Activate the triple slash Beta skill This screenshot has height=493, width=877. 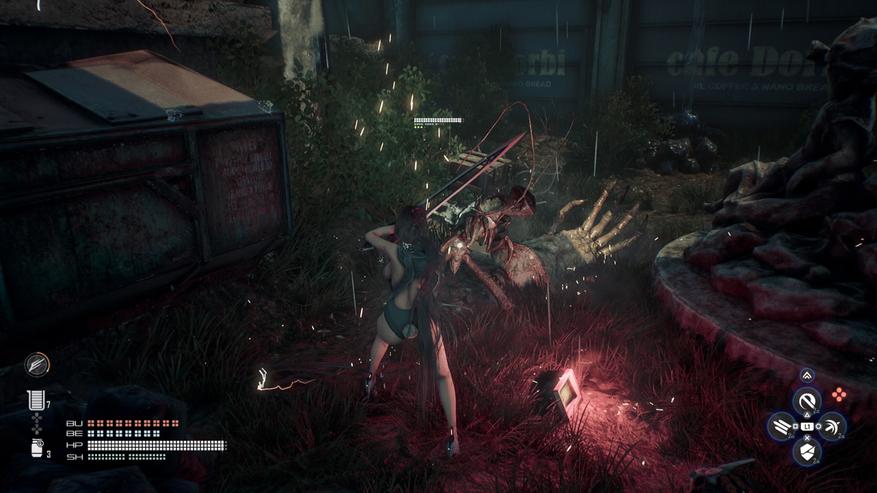[782, 427]
